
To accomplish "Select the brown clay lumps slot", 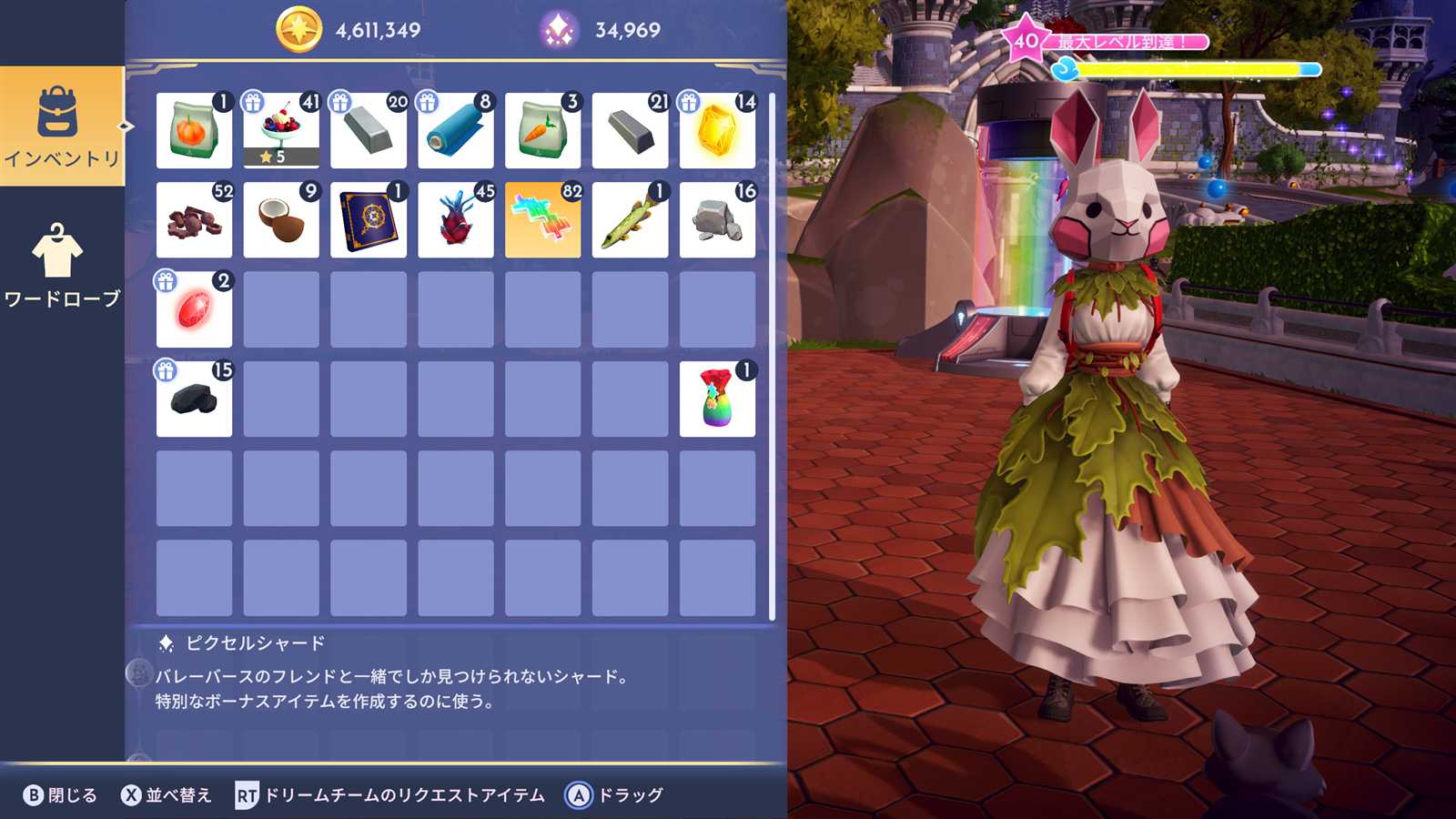I will [x=194, y=220].
